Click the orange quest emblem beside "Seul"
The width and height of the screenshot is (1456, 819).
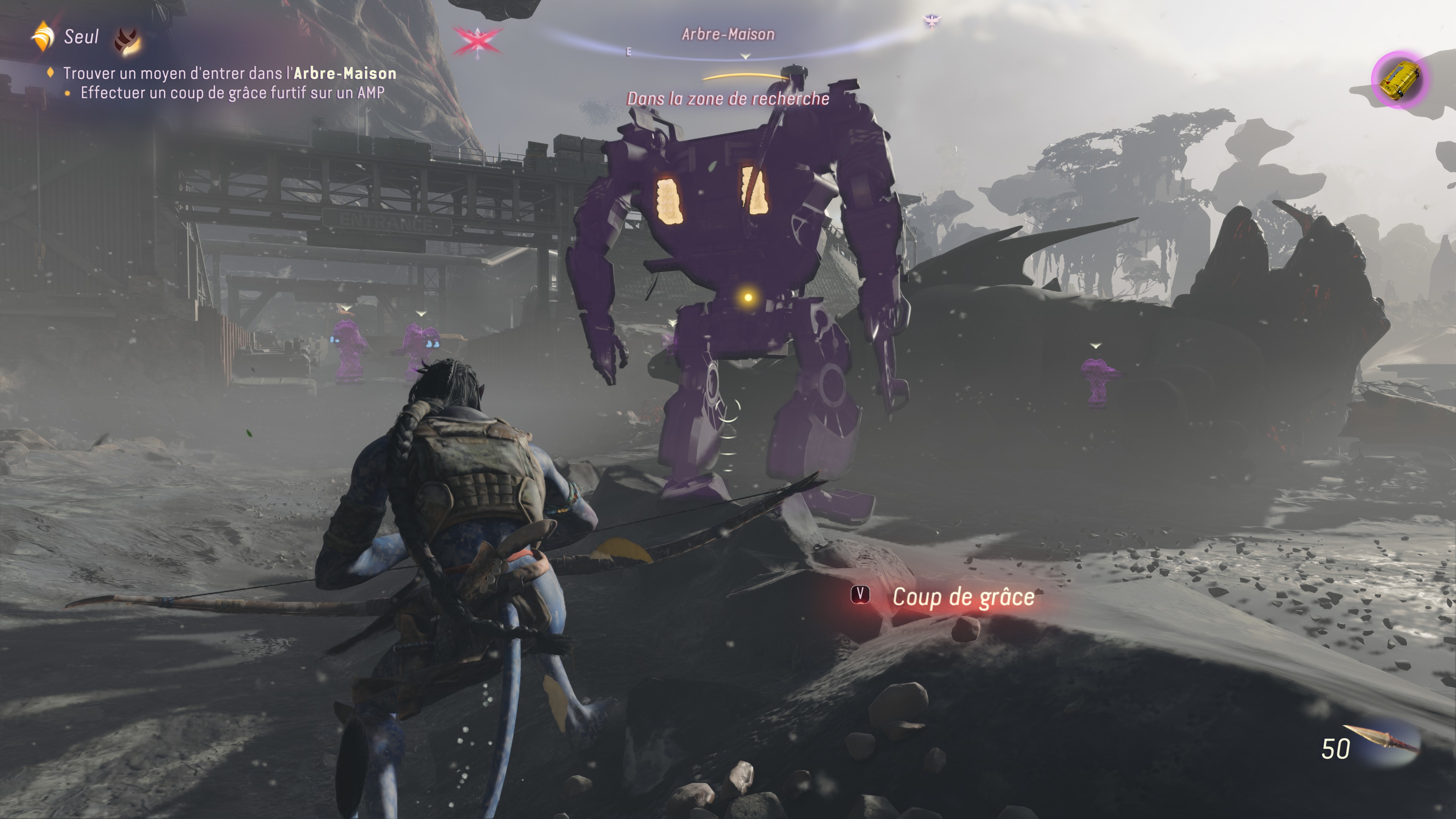(x=42, y=37)
